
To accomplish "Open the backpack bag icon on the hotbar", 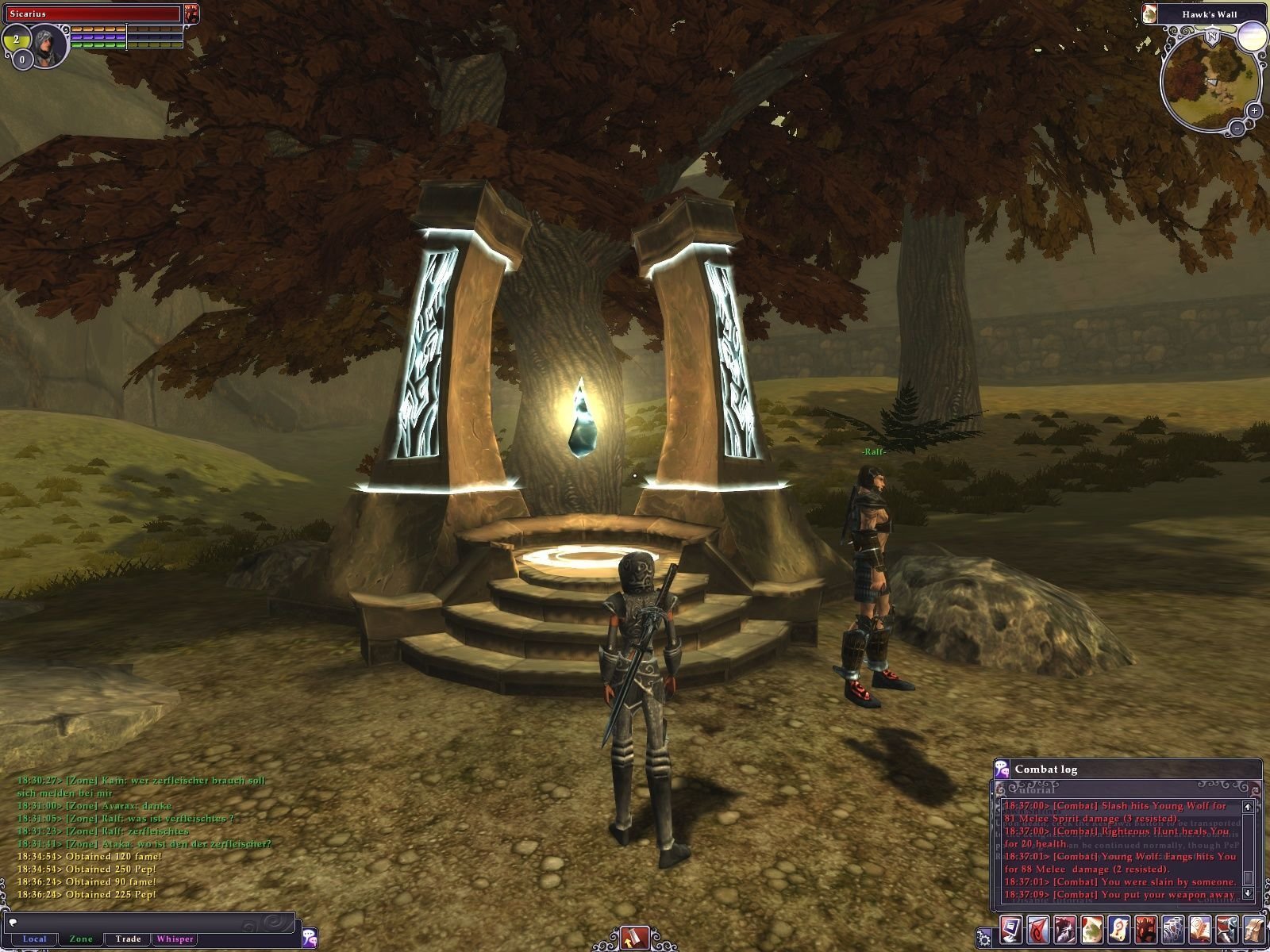I will [1255, 931].
